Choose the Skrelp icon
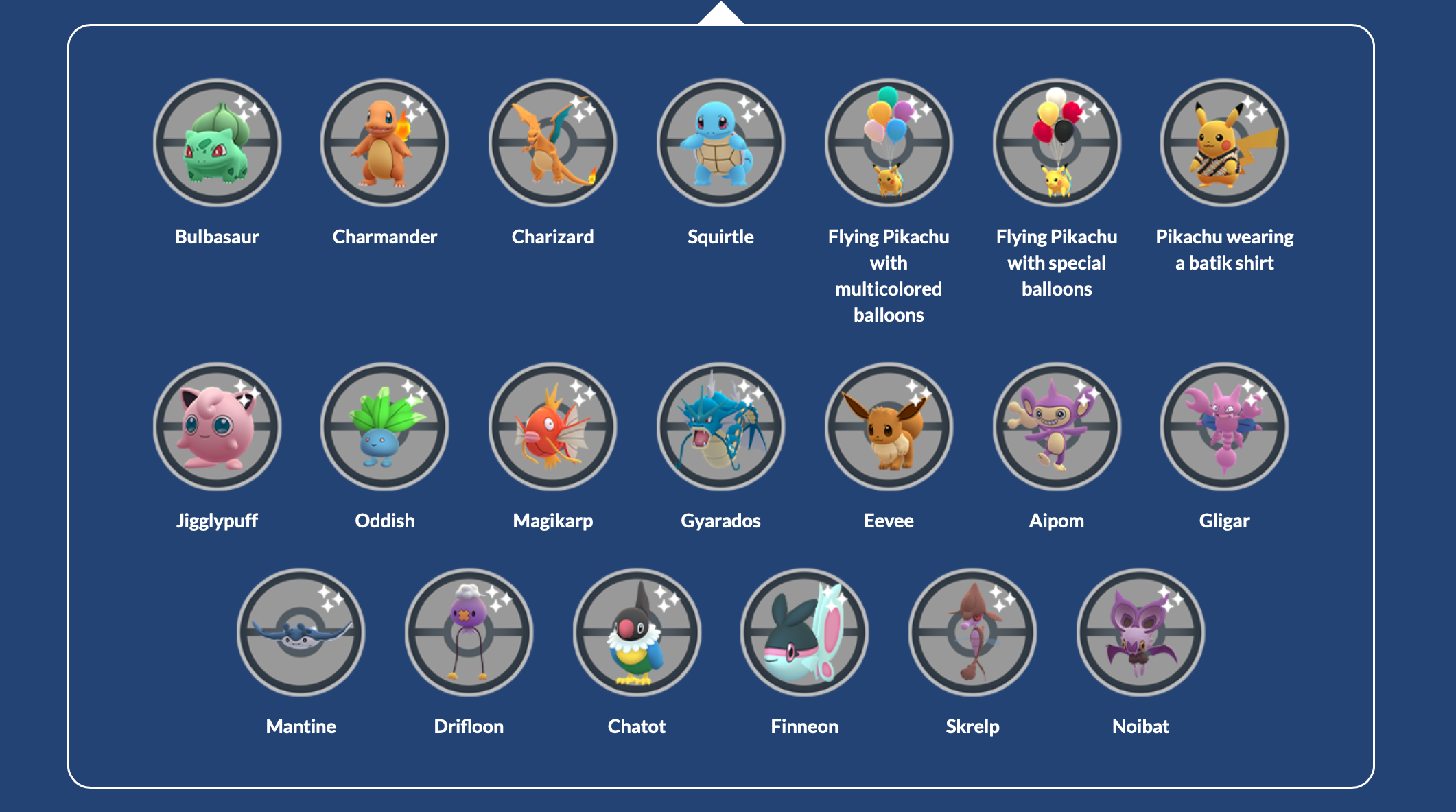 point(972,632)
